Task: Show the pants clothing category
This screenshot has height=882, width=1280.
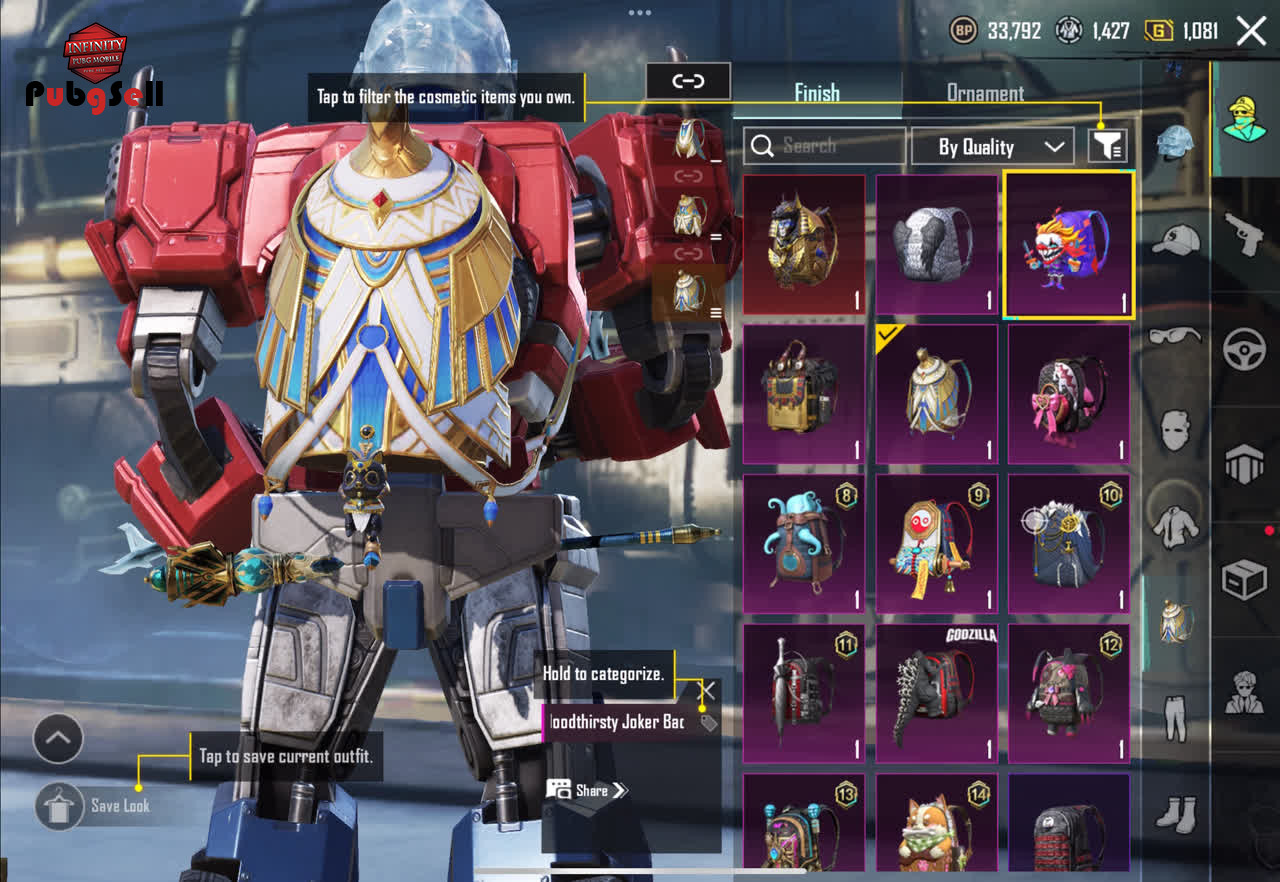Action: click(x=1175, y=717)
